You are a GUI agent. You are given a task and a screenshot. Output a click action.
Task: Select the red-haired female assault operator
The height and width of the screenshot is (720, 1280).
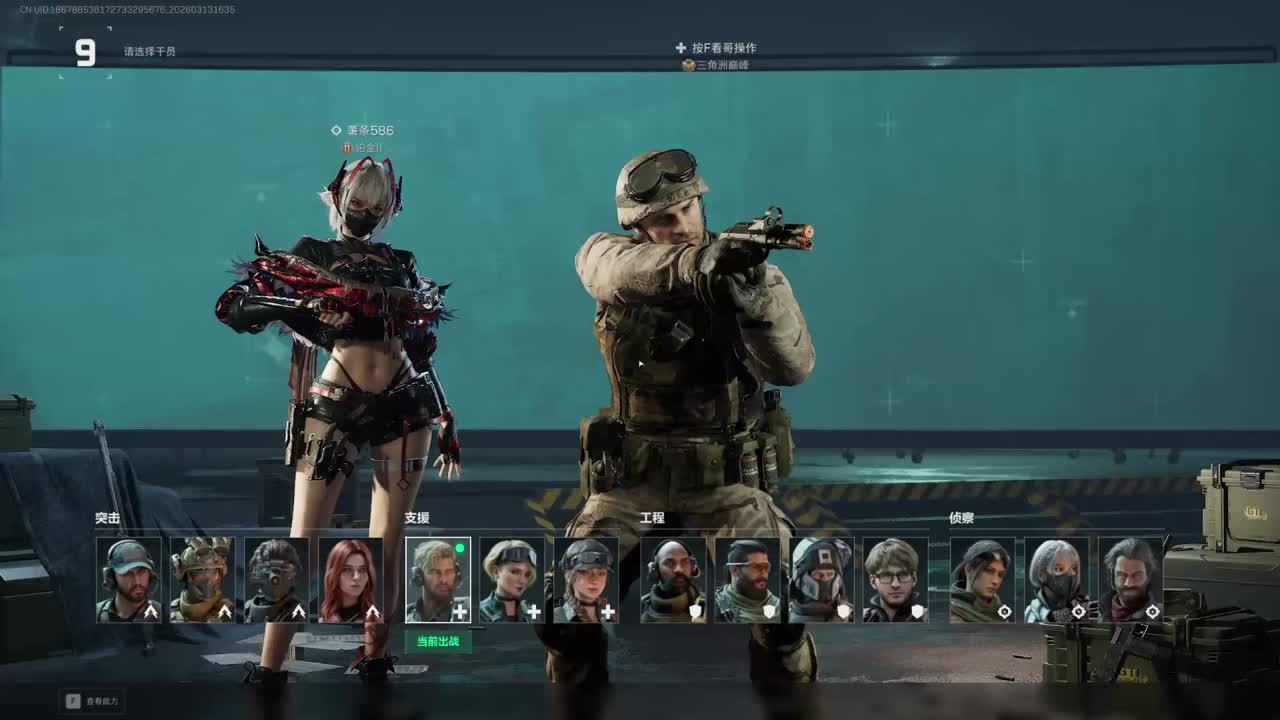(x=351, y=580)
